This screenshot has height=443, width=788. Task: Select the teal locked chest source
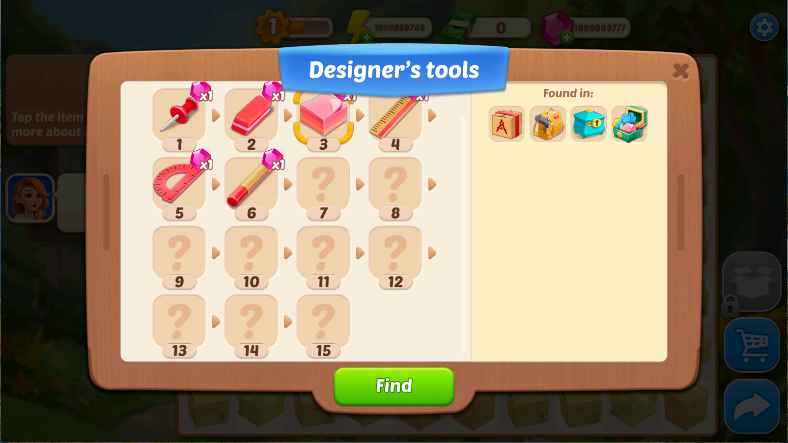click(x=589, y=124)
